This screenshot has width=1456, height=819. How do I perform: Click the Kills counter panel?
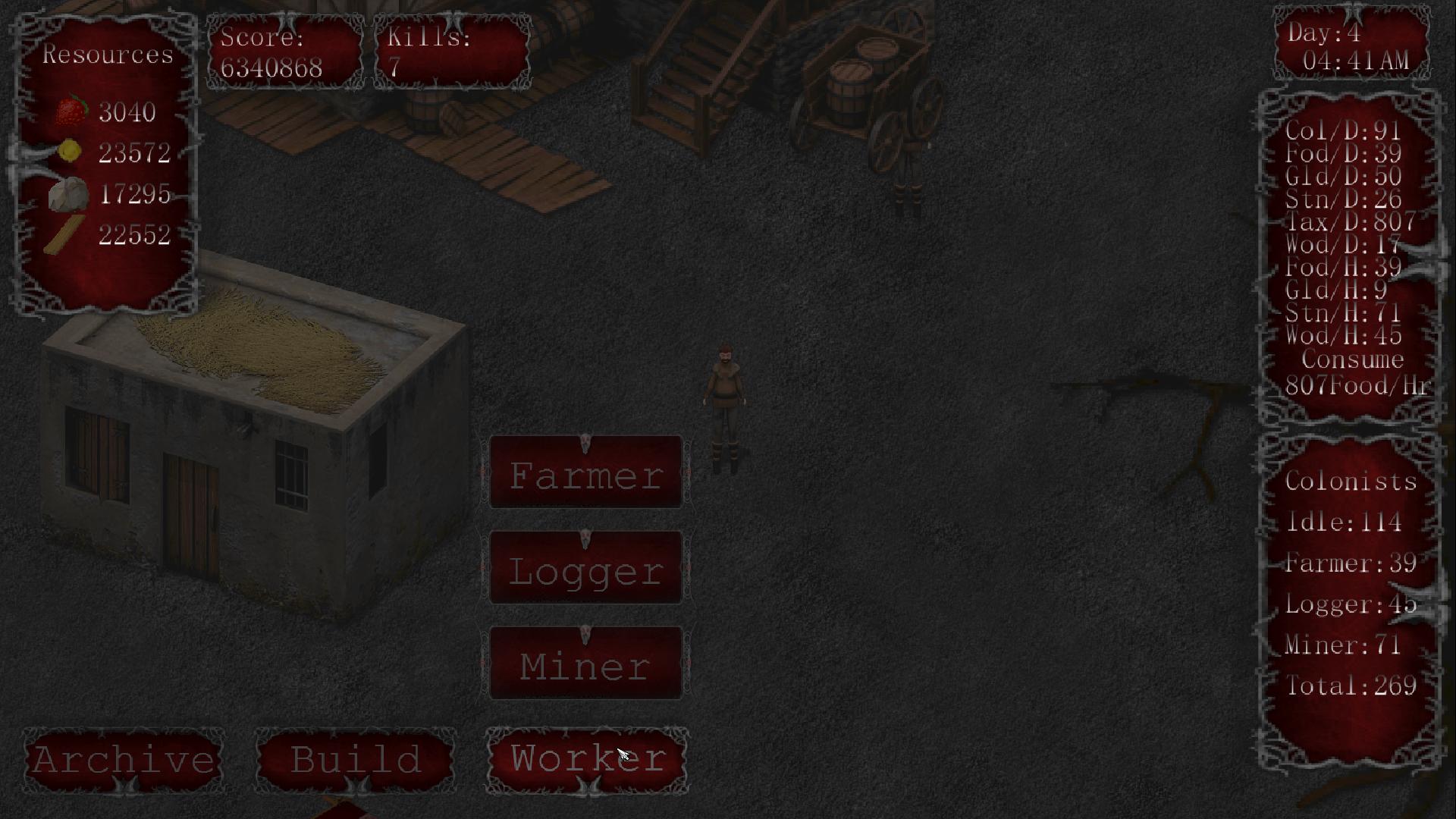(x=451, y=52)
